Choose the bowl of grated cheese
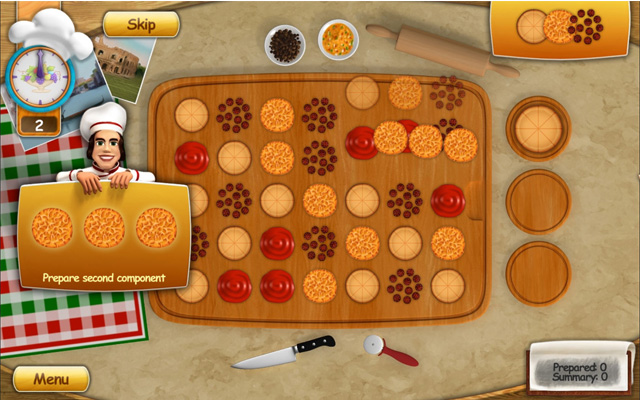640x400 pixels. 338,41
